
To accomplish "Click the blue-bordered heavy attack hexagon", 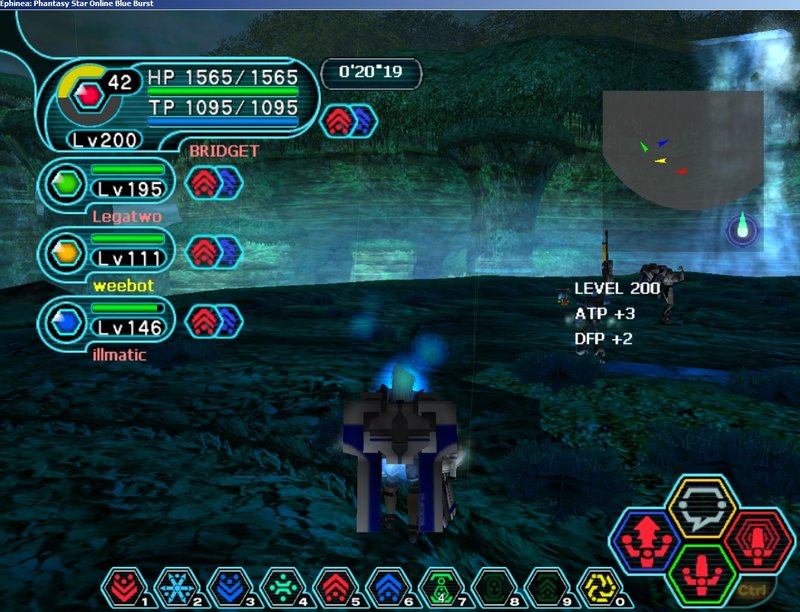I will [x=646, y=542].
